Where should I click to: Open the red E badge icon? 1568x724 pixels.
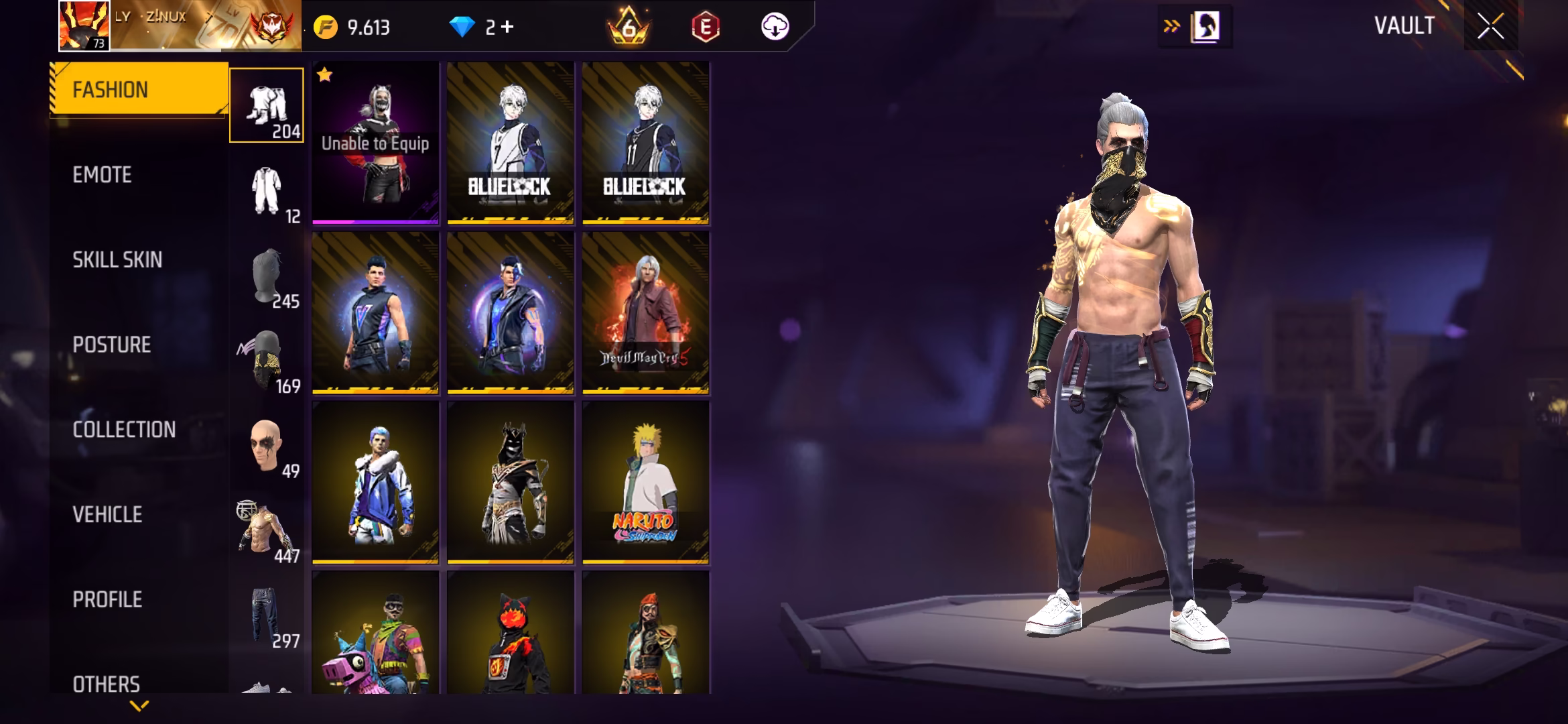(x=705, y=27)
